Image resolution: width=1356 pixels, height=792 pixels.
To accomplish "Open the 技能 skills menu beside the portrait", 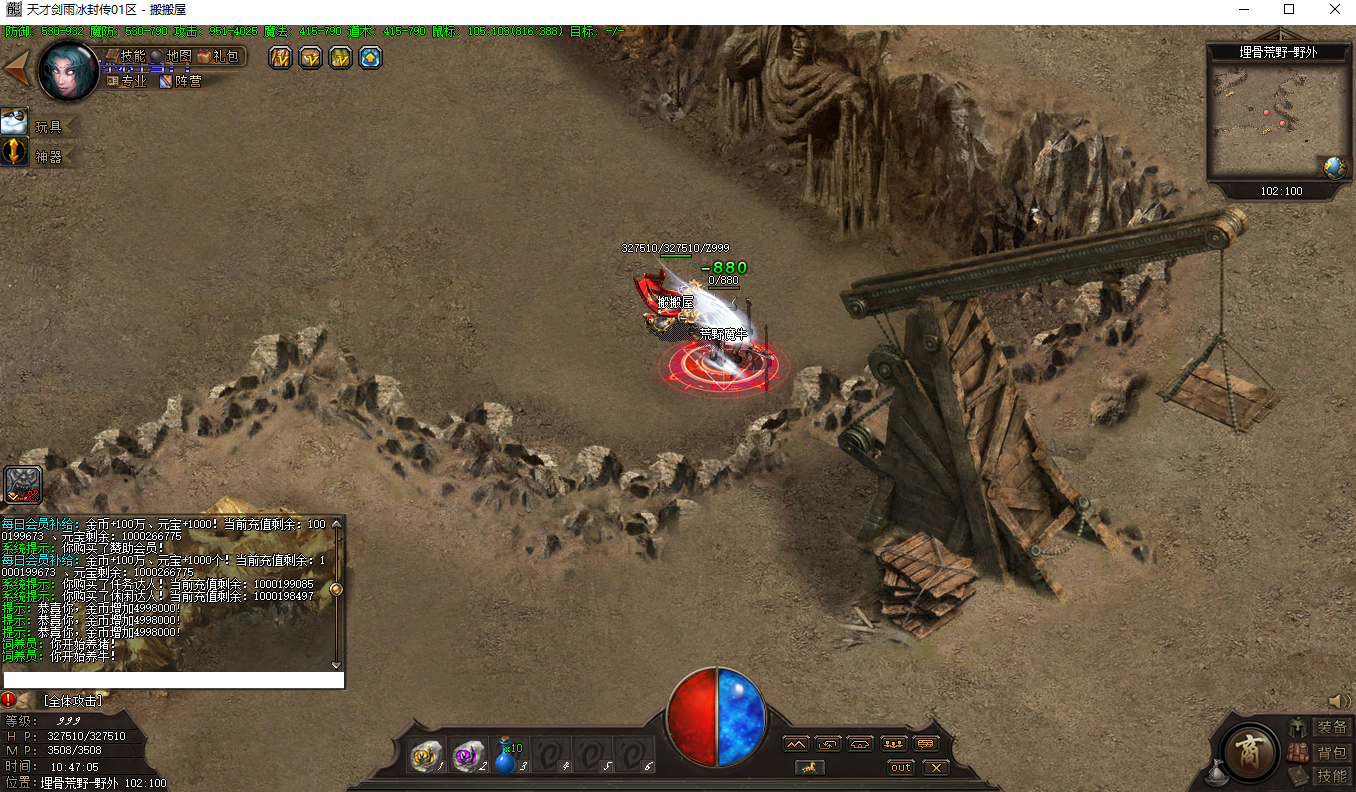I will click(132, 56).
